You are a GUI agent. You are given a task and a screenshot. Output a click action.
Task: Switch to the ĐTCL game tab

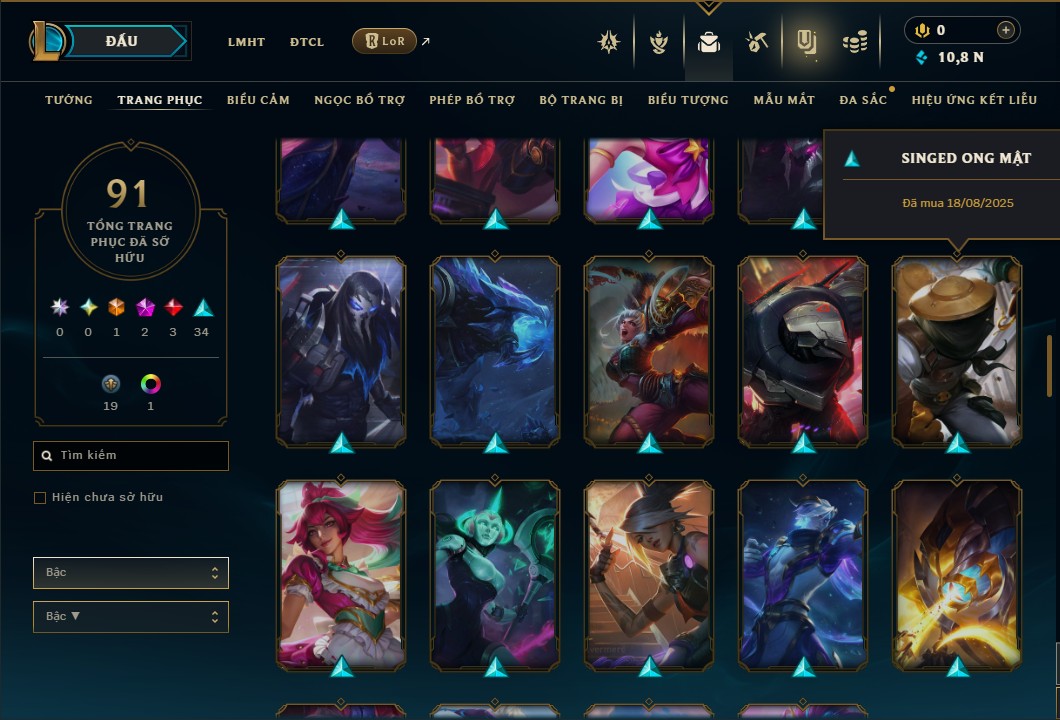click(307, 42)
